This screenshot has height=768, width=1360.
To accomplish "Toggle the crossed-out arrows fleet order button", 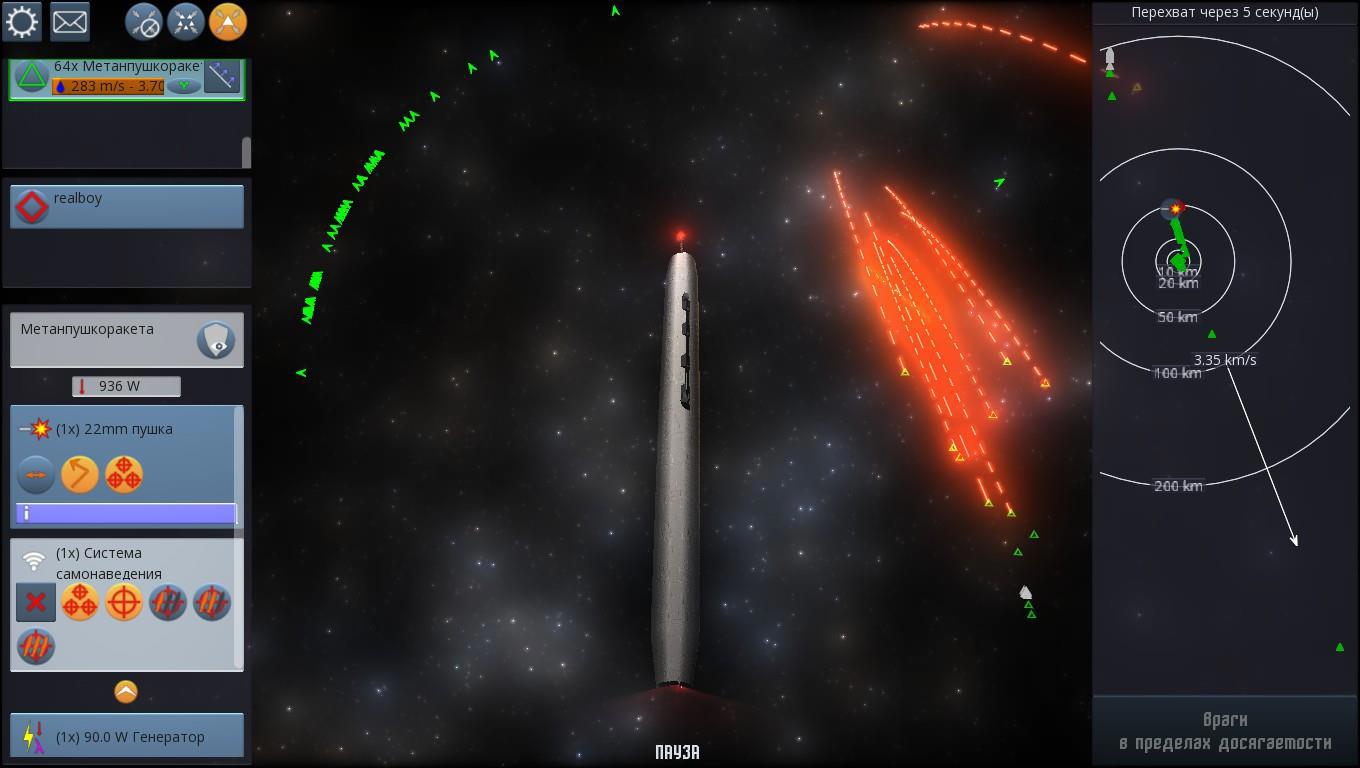I will point(144,21).
